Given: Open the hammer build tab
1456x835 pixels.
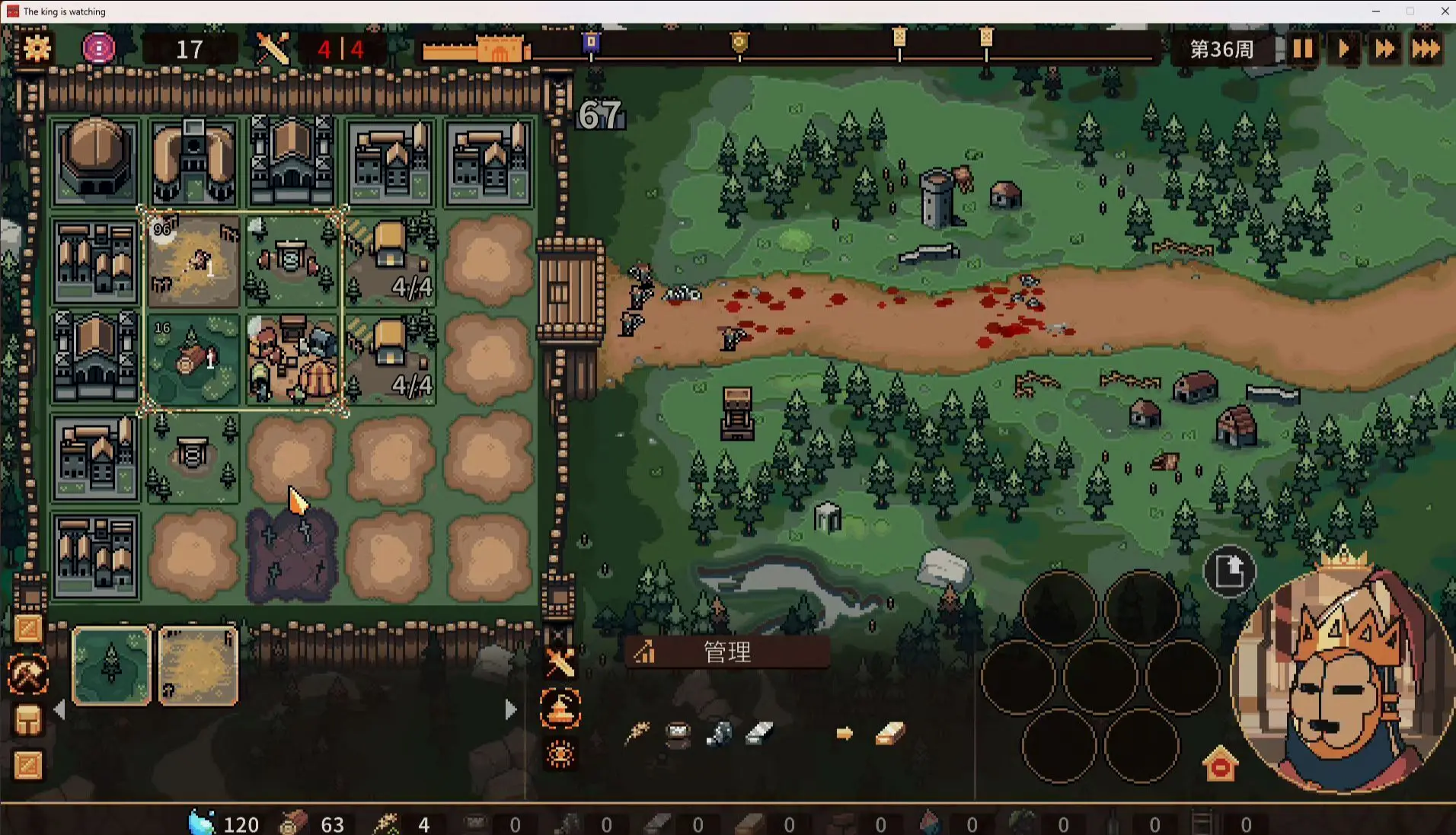Looking at the screenshot, I should point(28,674).
